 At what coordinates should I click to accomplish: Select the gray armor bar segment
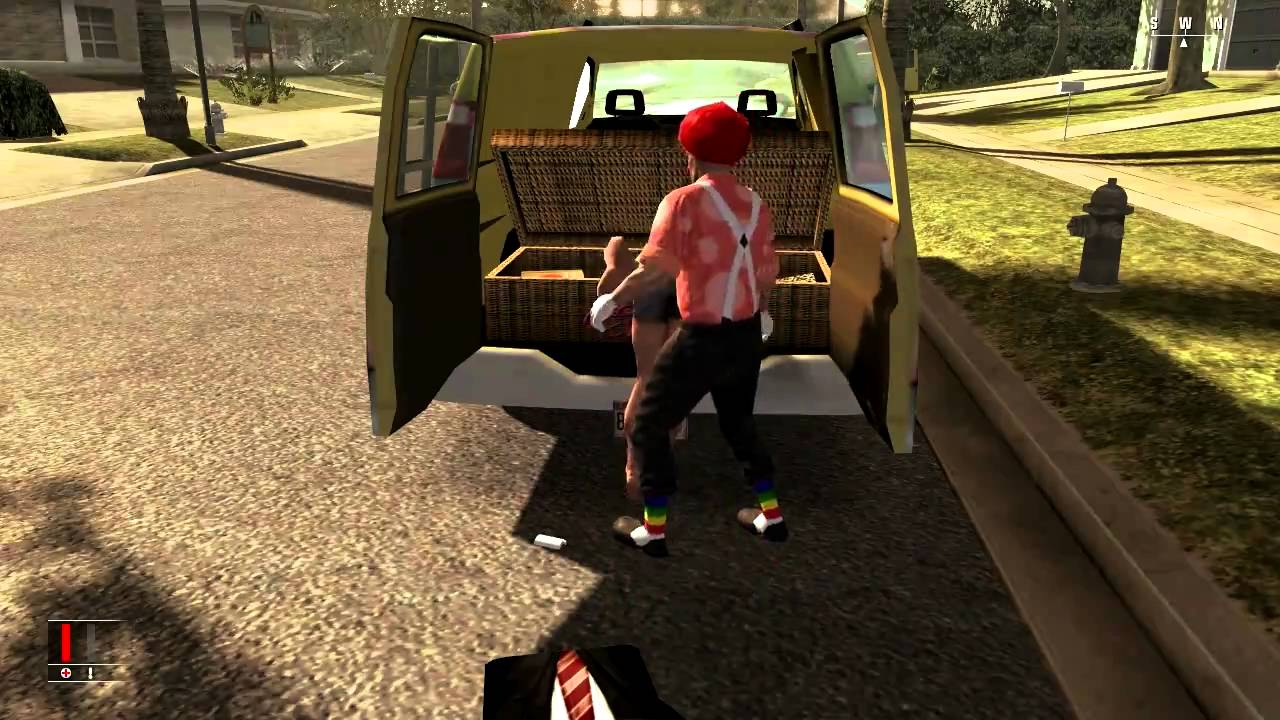88,633
